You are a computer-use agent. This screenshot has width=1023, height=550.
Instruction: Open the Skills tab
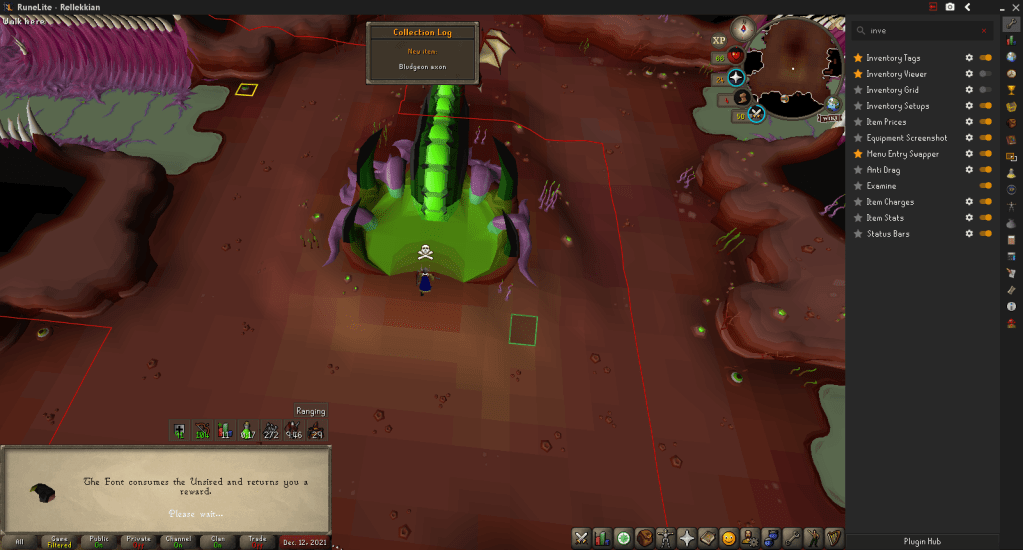tap(602, 538)
